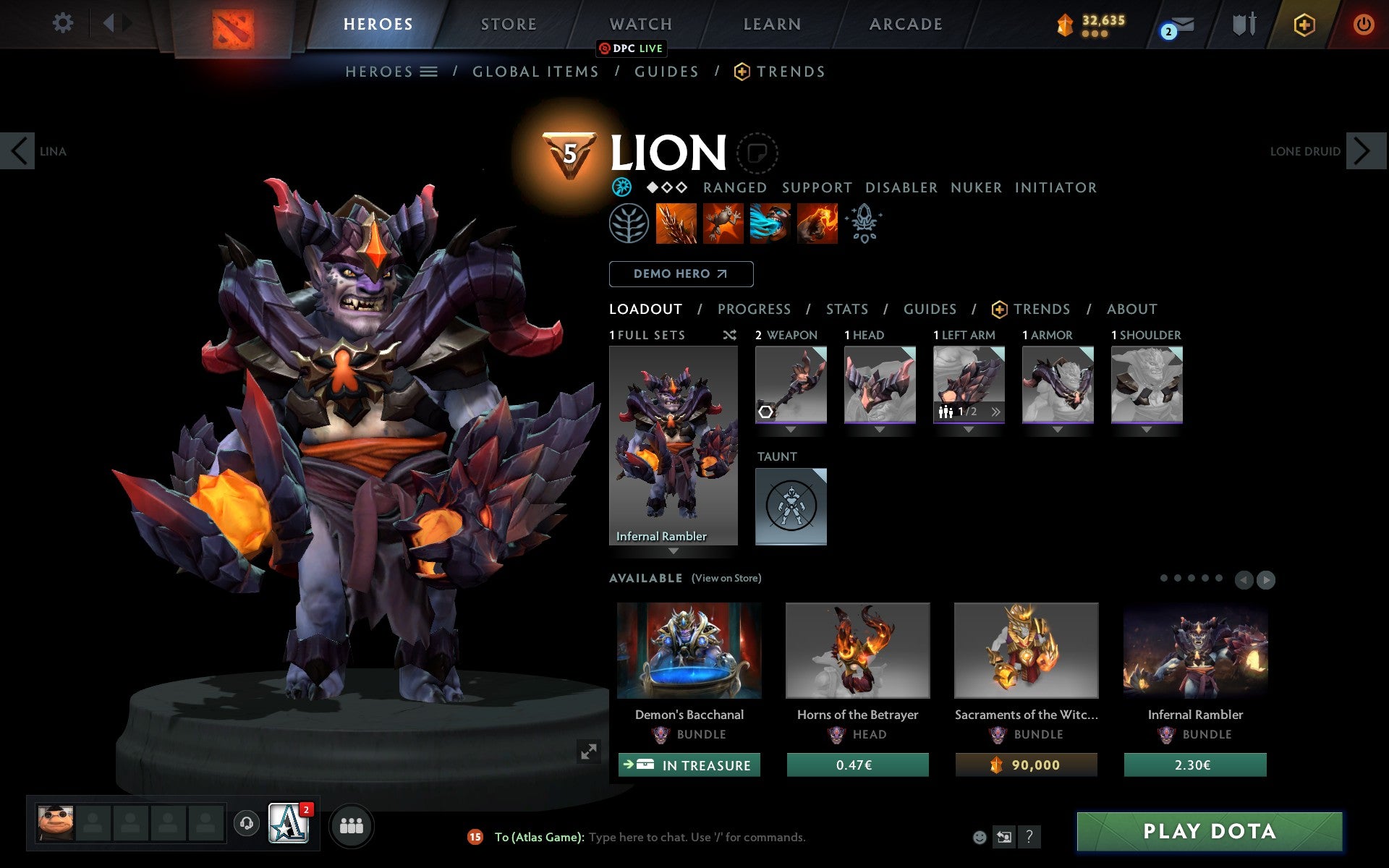Switch to the Progress tab

coord(754,309)
